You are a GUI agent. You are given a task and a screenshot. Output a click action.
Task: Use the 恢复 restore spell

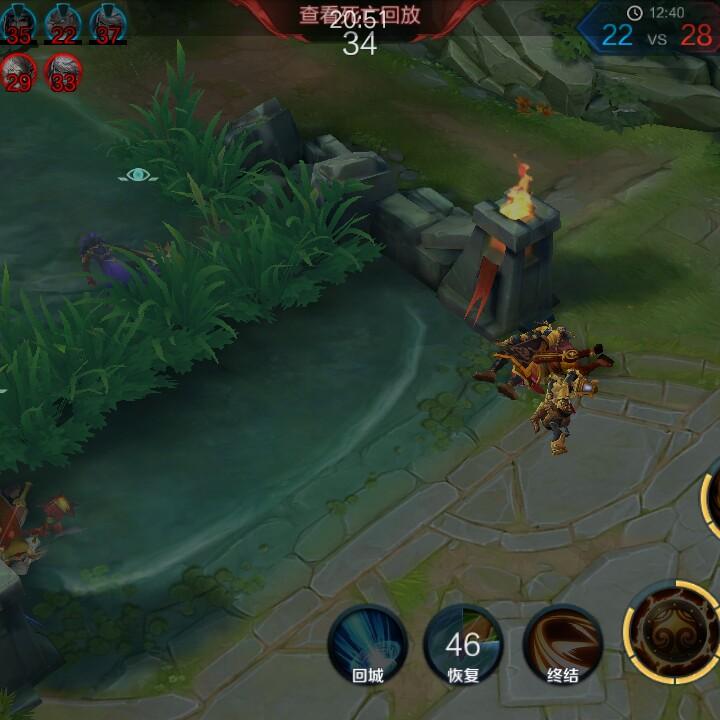tap(463, 644)
